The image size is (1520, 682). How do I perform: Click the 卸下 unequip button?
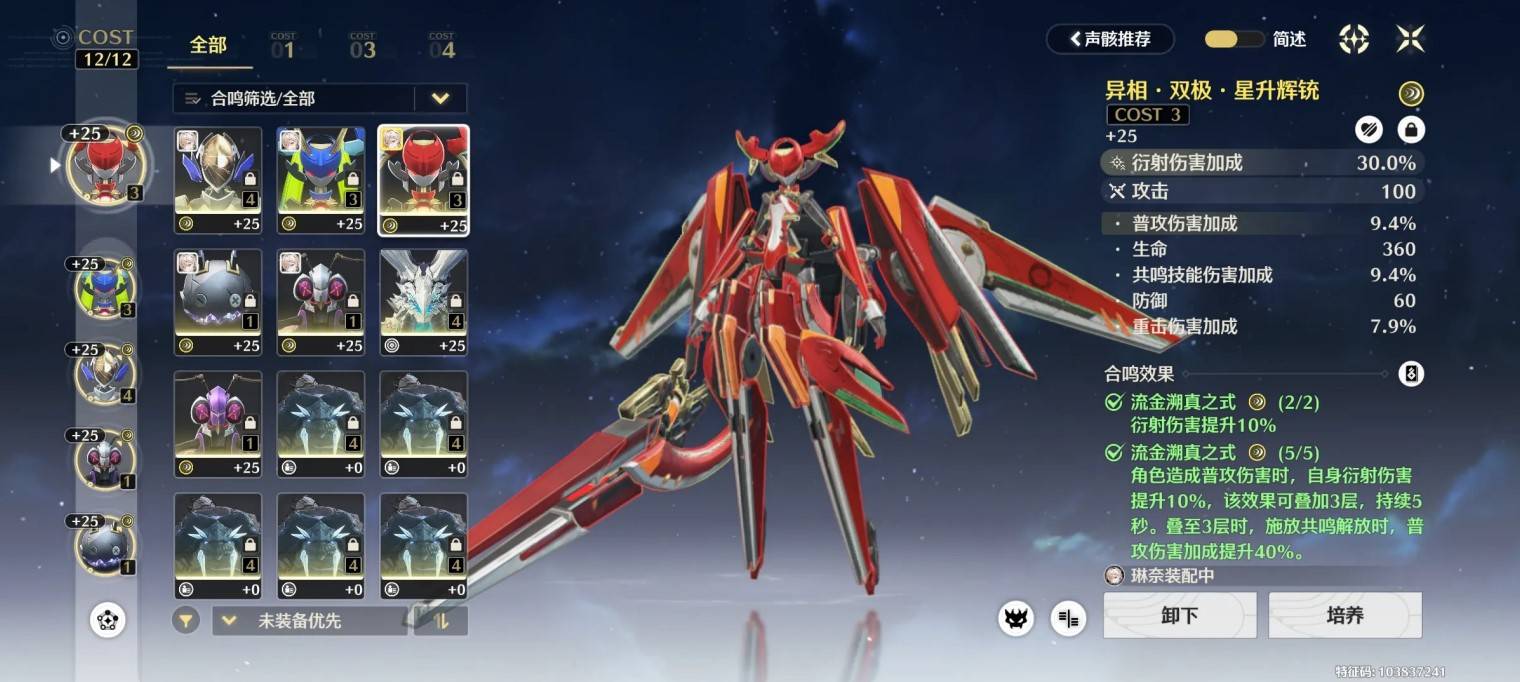tap(1180, 615)
